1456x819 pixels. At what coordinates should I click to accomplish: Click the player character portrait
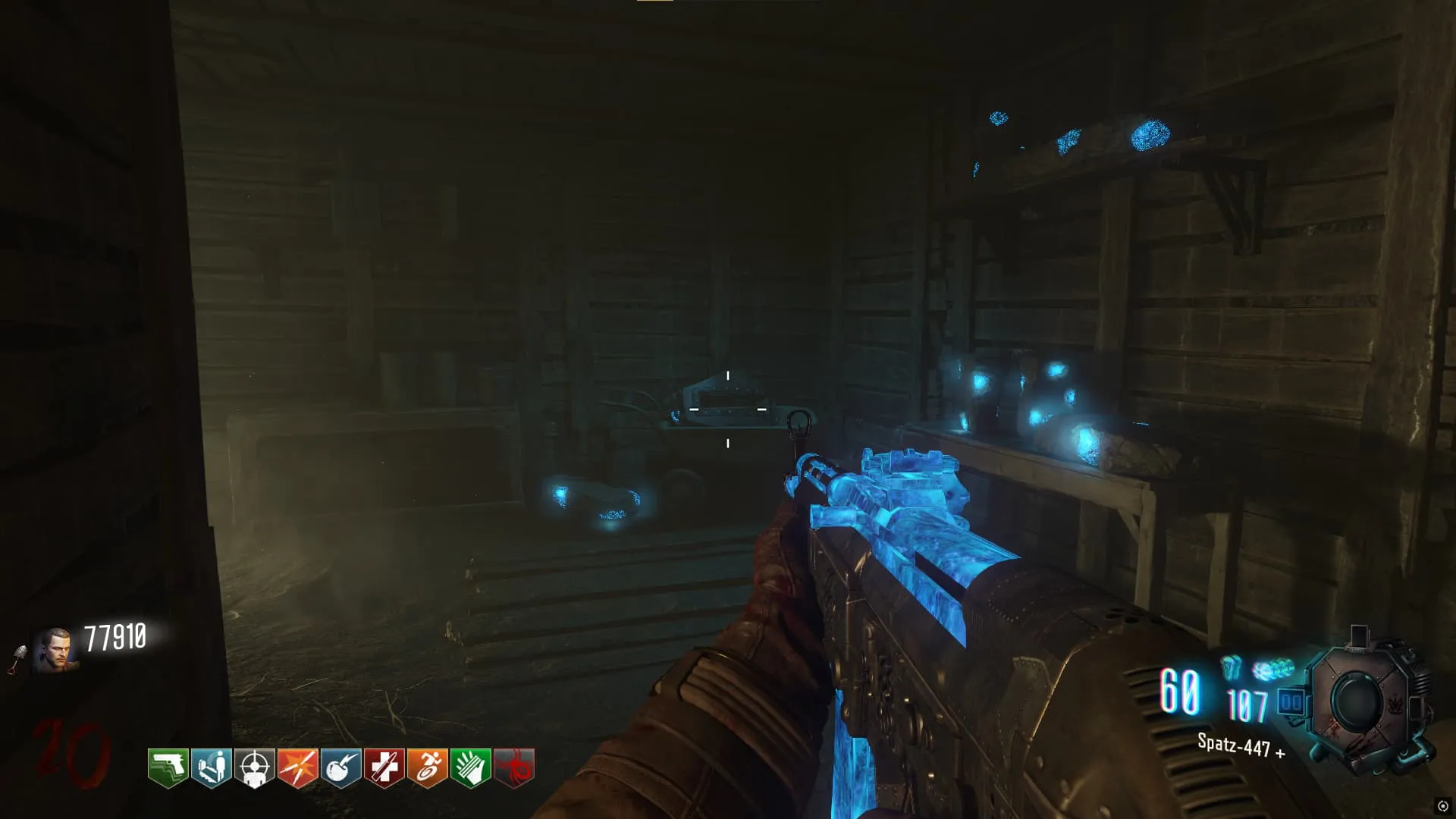(55, 650)
